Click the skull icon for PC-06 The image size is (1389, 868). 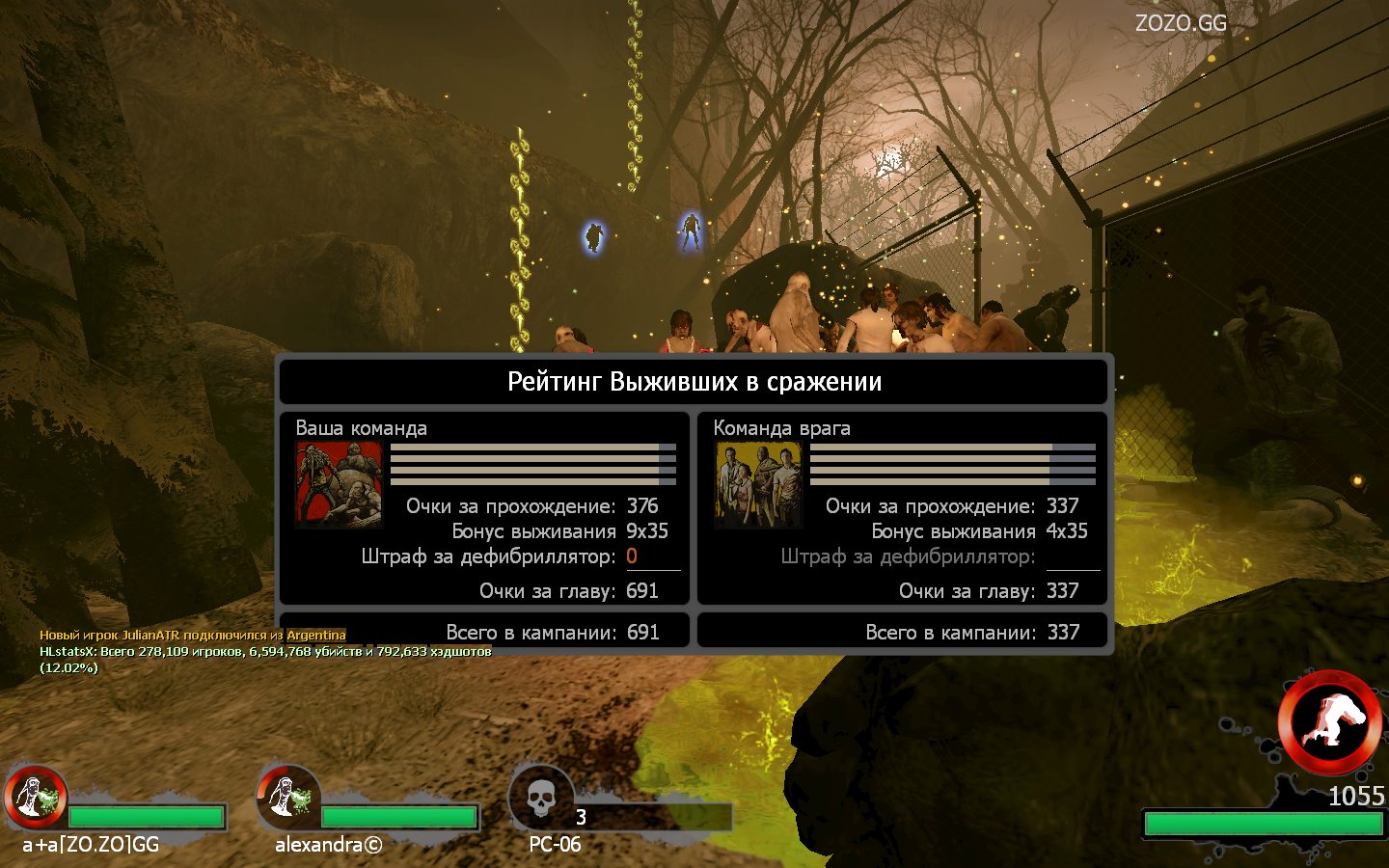click(x=541, y=799)
